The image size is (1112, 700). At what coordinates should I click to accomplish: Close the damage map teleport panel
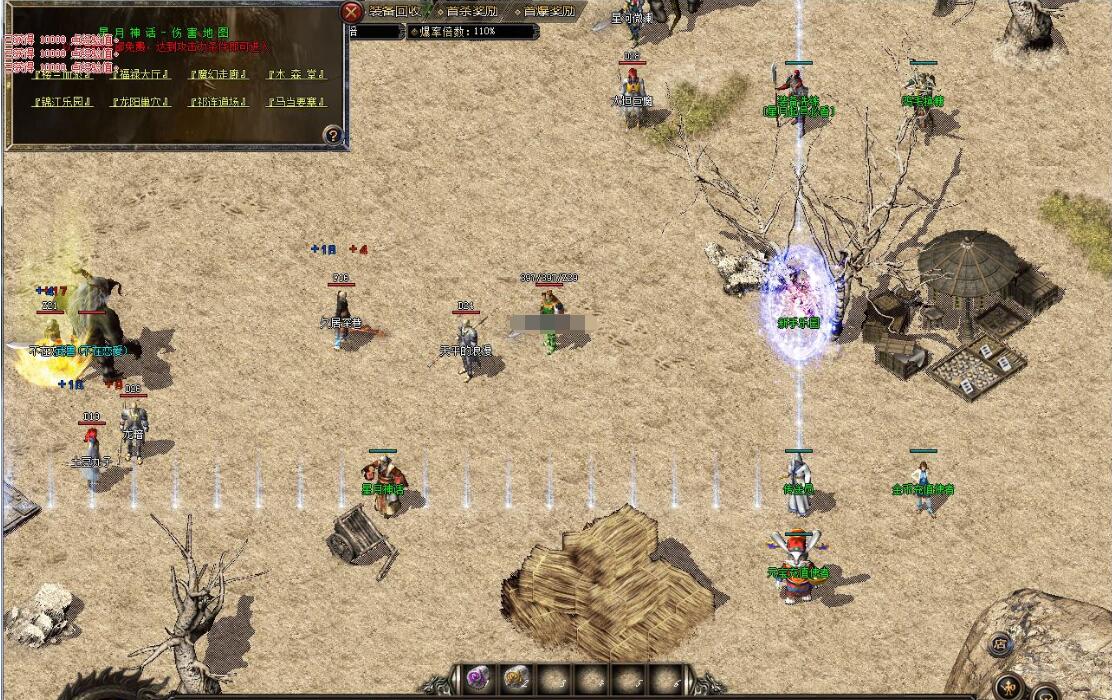(352, 12)
